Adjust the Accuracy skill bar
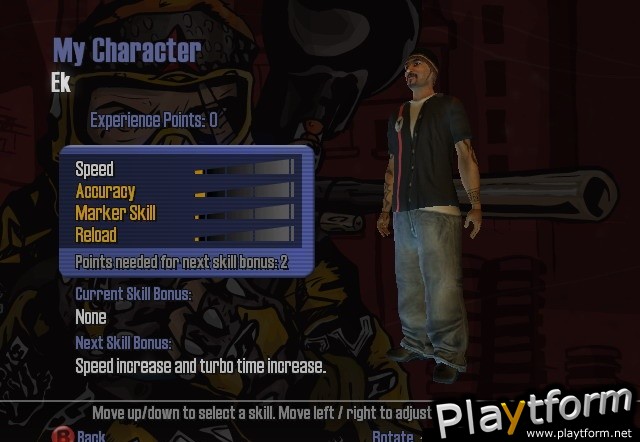Viewport: 640px width, 442px height. point(244,192)
